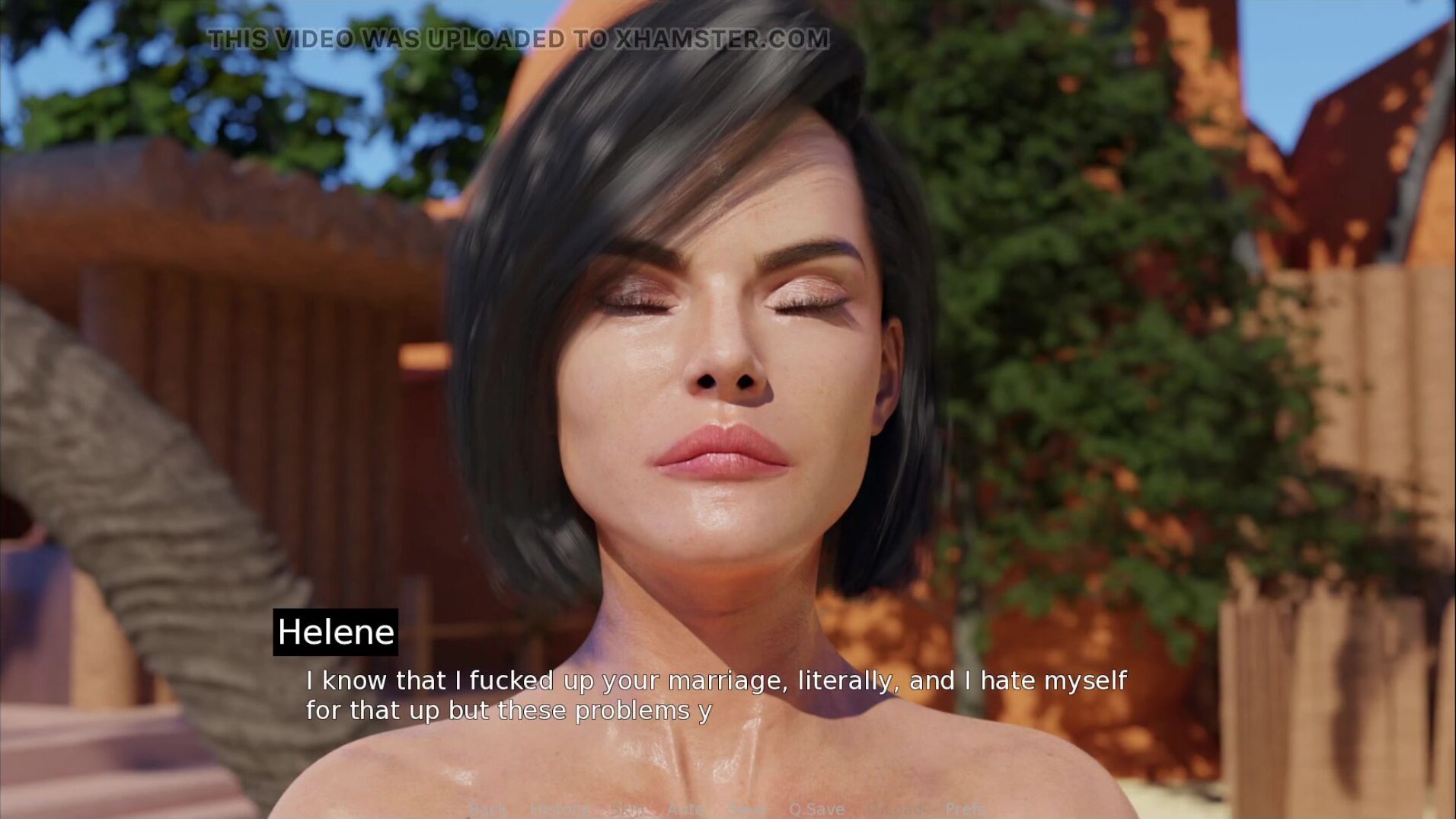Click Q.Save to quick save
1456x819 pixels.
point(816,809)
